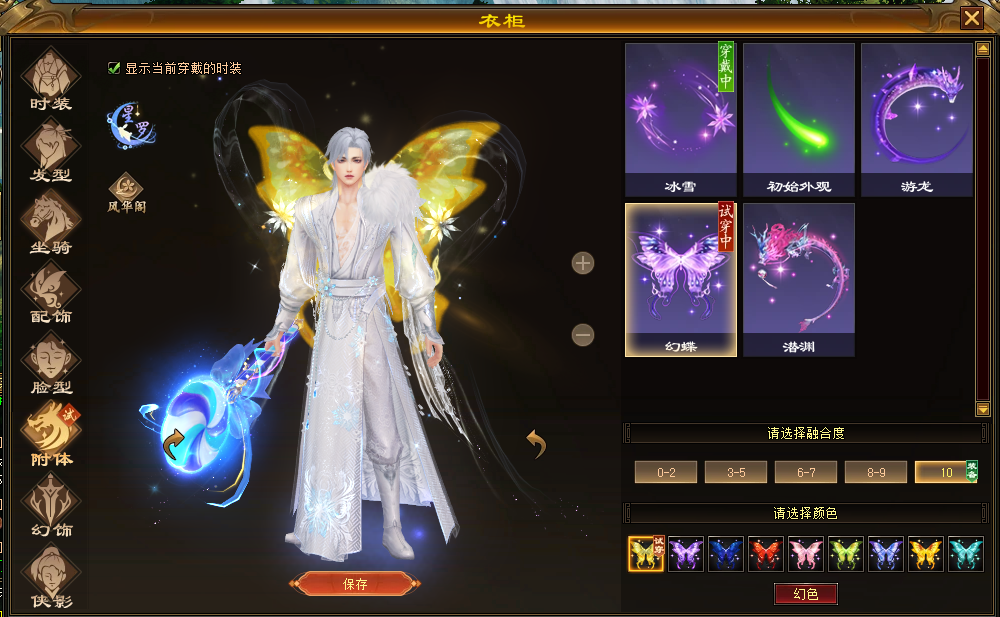Choose the 初始外观 green trail appearance
Viewport: 1000px width, 617px height.
coord(798,119)
